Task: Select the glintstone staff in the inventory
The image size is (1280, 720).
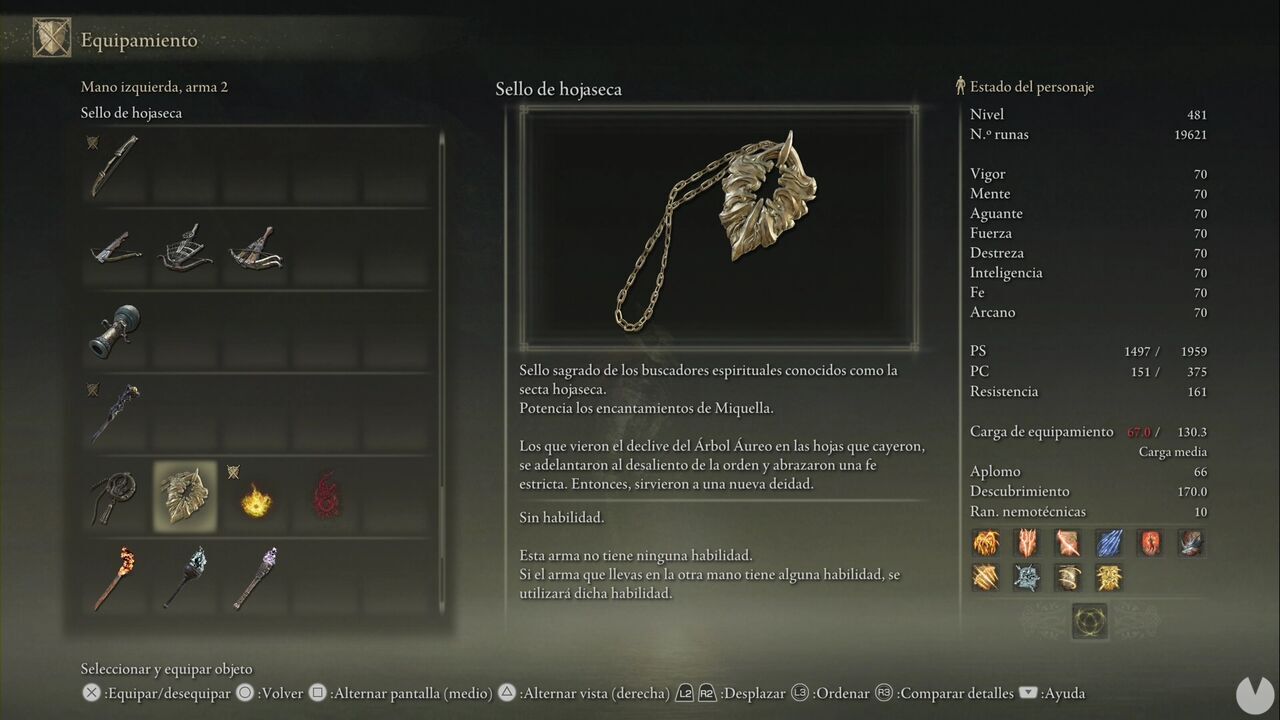Action: 113,413
